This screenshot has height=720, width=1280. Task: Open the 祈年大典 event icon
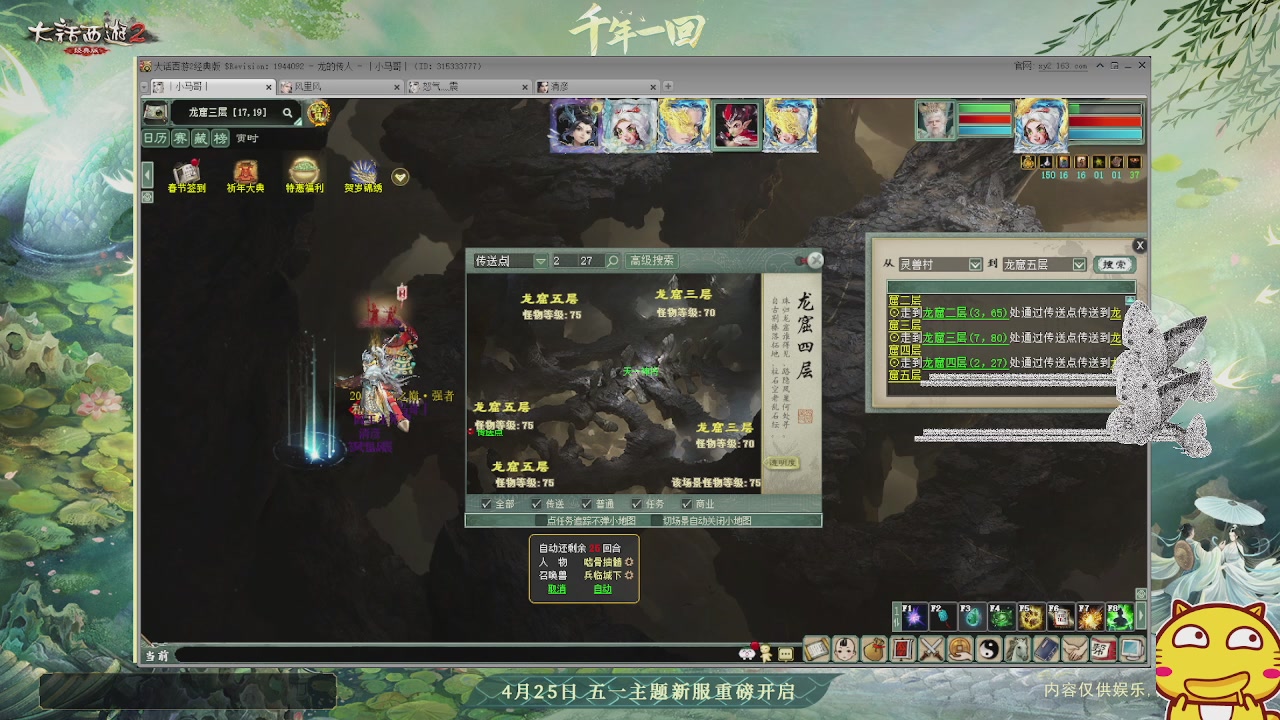point(245,173)
